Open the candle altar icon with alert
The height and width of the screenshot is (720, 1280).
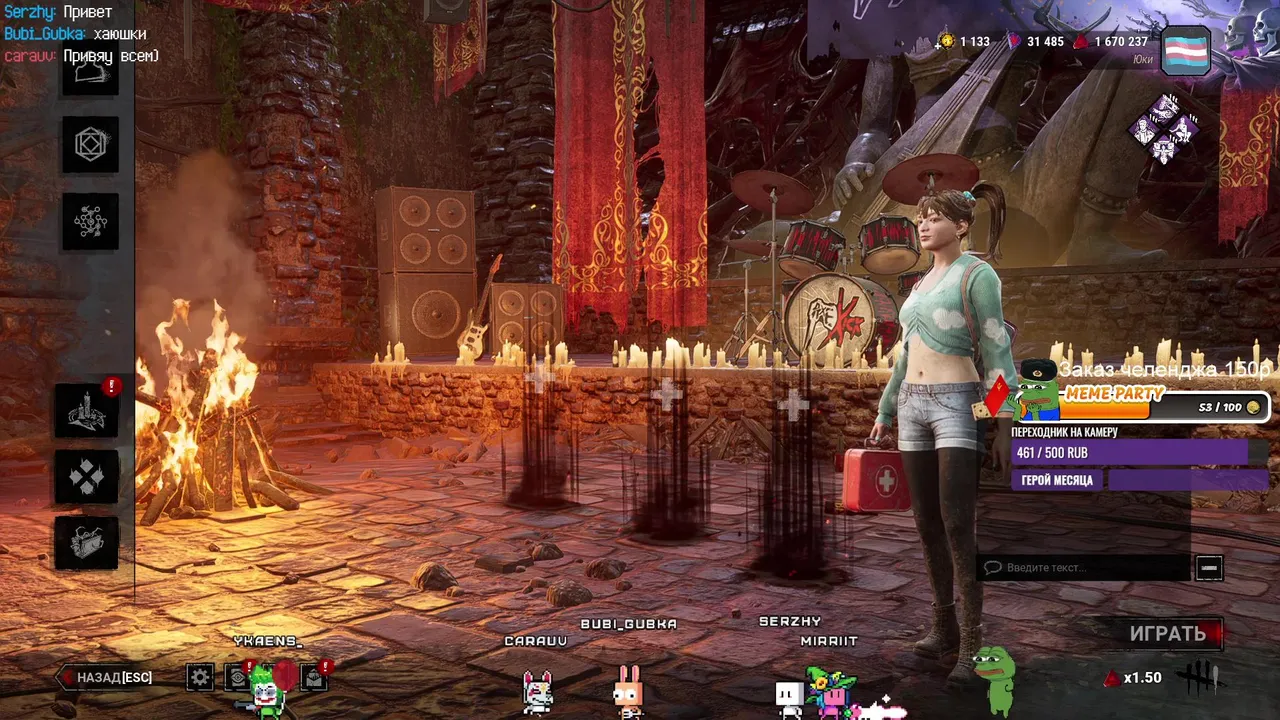tap(87, 411)
